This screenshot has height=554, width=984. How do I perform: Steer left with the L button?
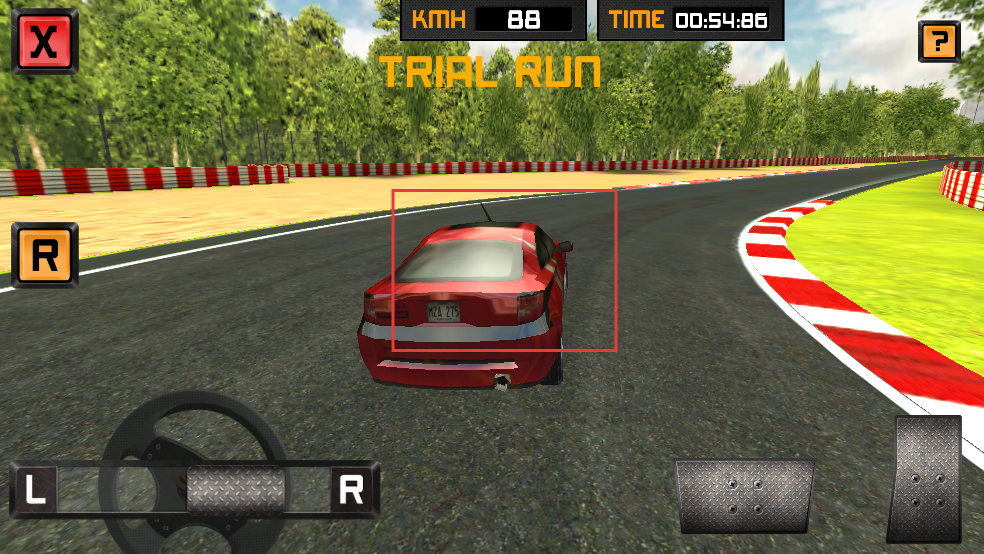pyautogui.click(x=36, y=490)
